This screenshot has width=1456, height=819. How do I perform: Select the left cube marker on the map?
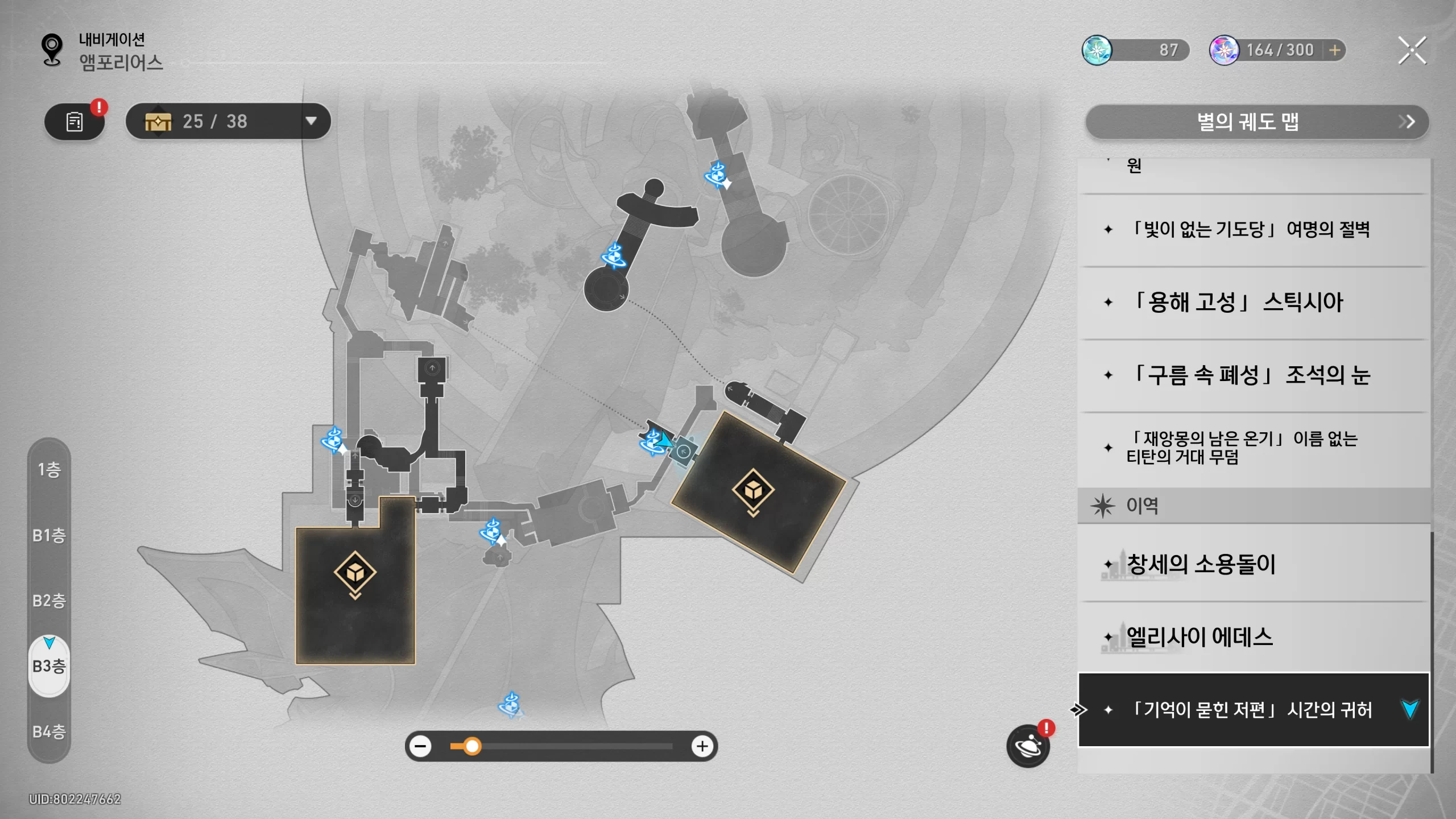355,572
